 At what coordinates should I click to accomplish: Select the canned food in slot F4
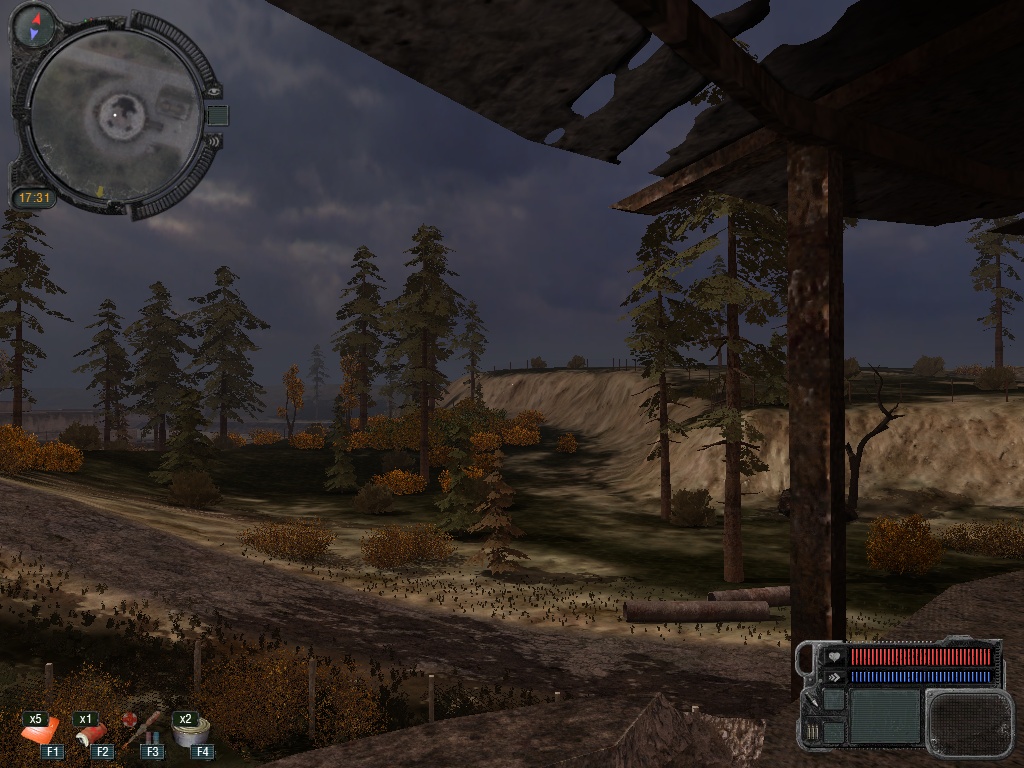click(187, 733)
